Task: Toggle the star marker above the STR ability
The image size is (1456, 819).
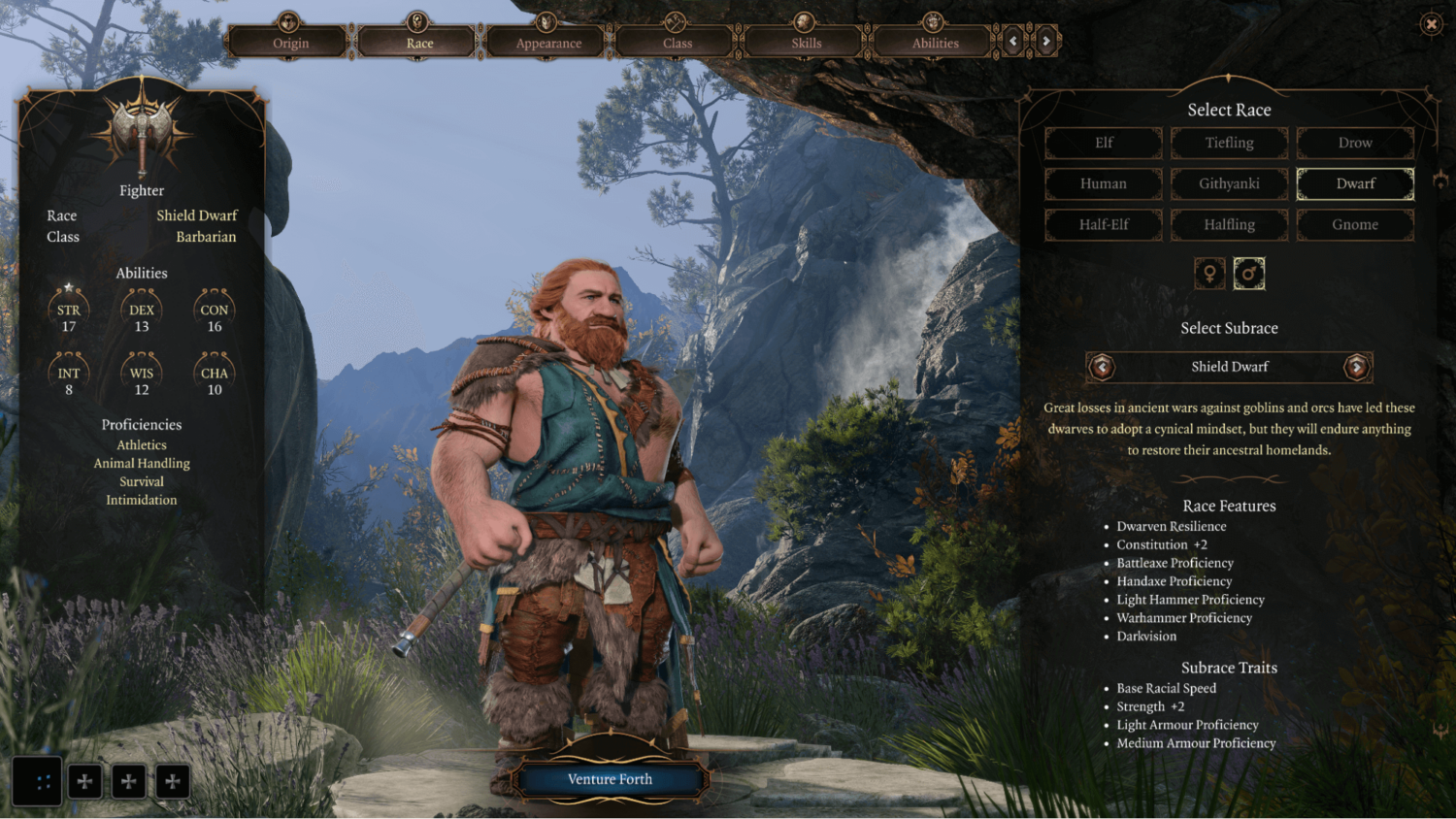Action: point(69,285)
